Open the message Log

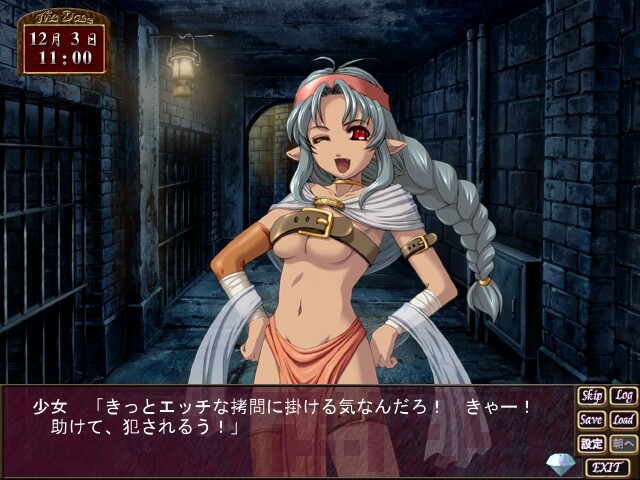click(623, 396)
